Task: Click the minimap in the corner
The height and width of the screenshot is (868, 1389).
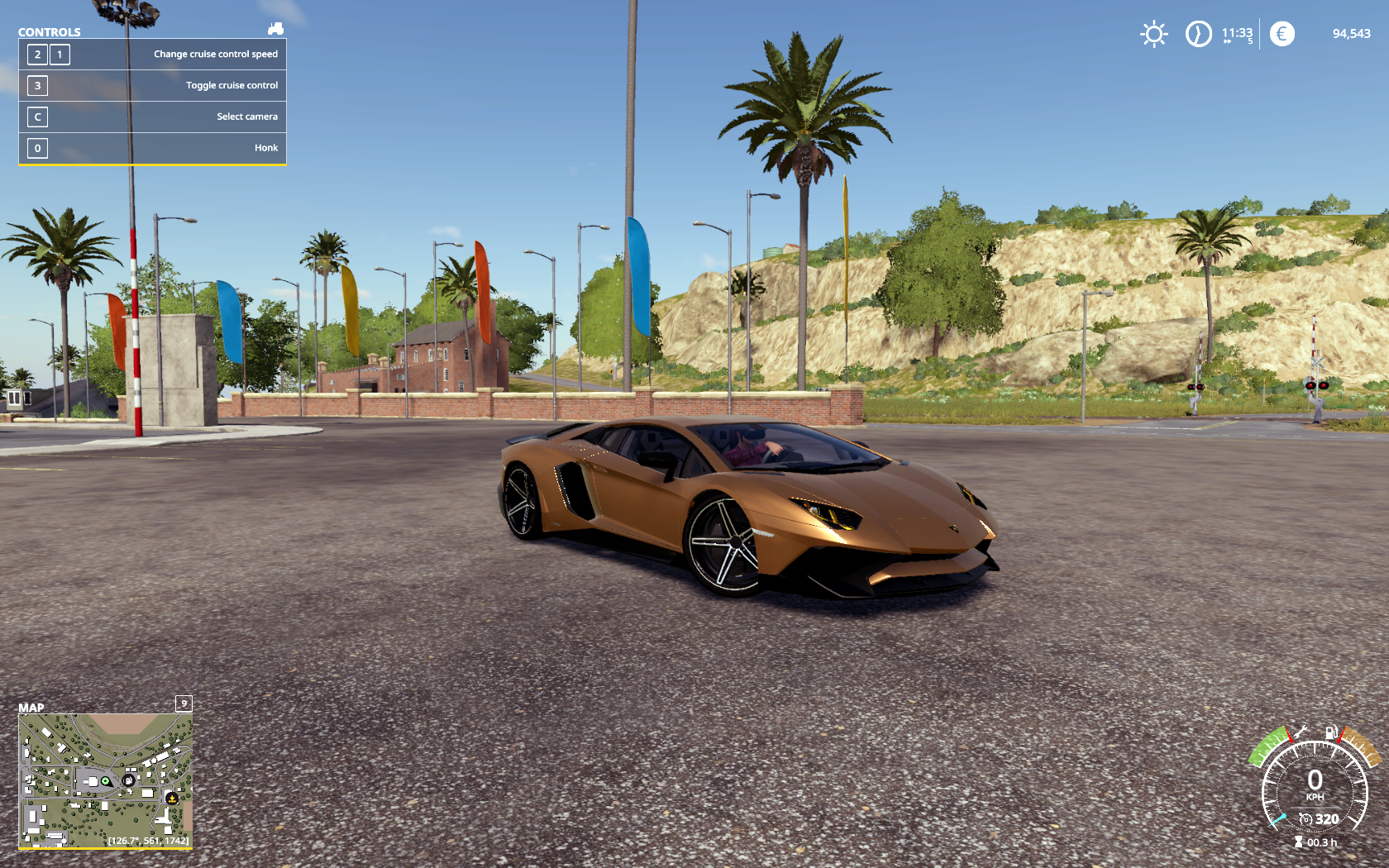Action: pyautogui.click(x=106, y=780)
